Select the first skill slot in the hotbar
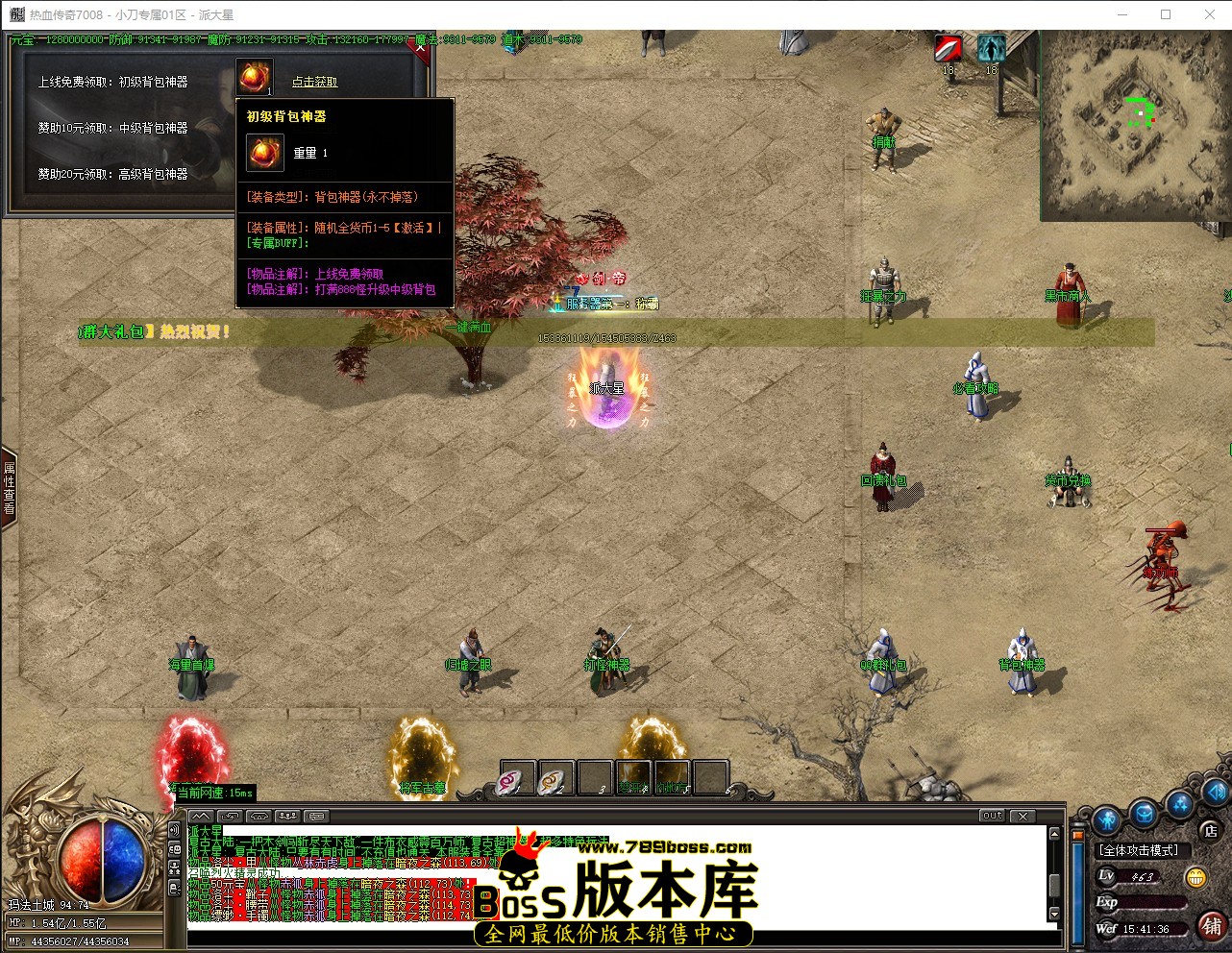 (x=516, y=778)
